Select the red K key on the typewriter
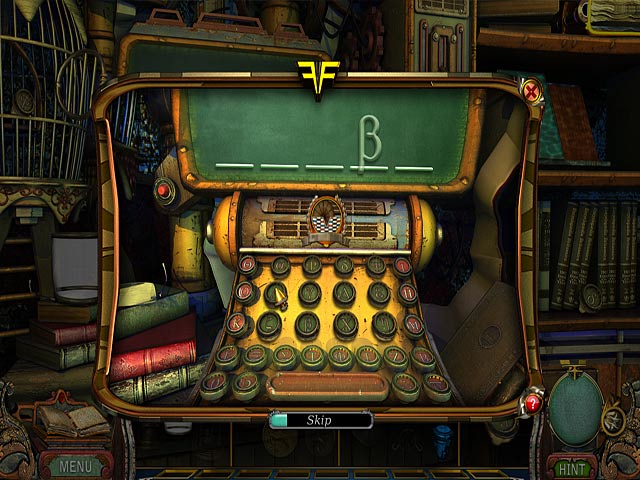 [x=236, y=323]
